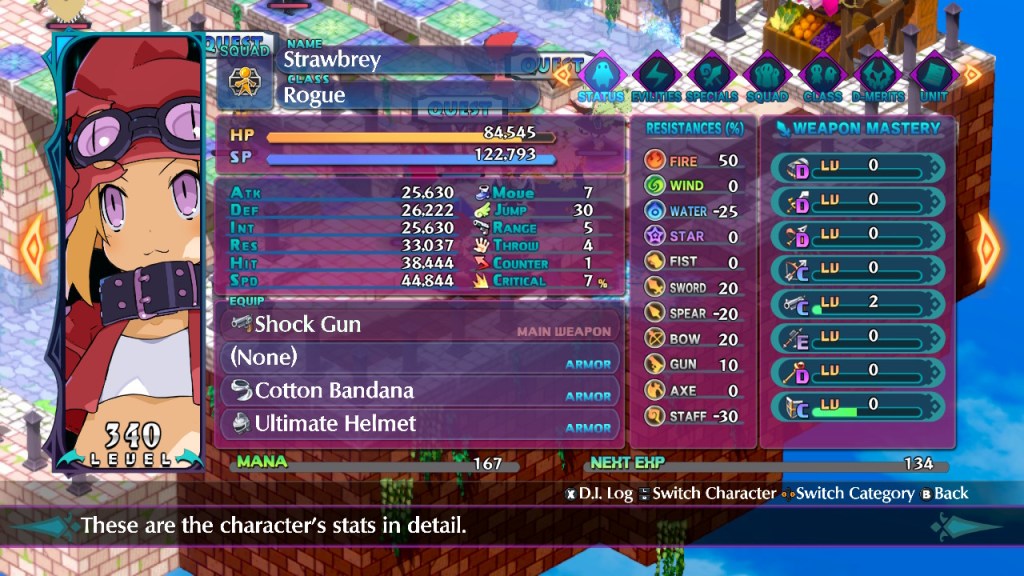1024x576 pixels.
Task: Open the D-Merits tab
Action: point(877,75)
